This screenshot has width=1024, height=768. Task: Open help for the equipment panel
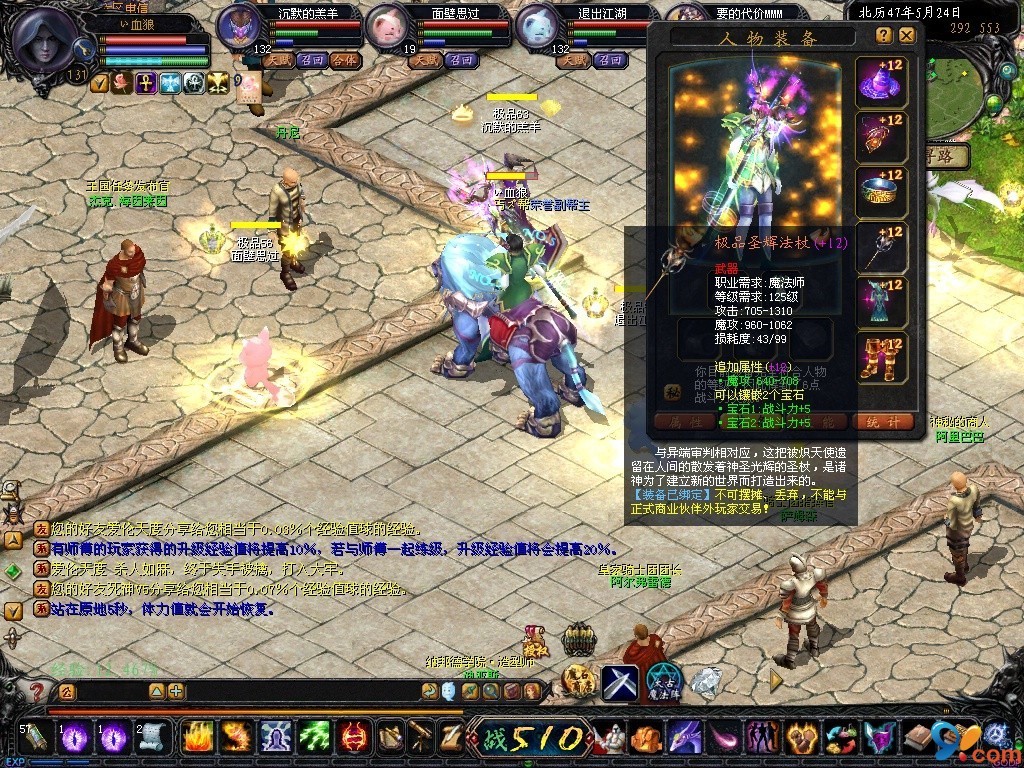point(884,35)
